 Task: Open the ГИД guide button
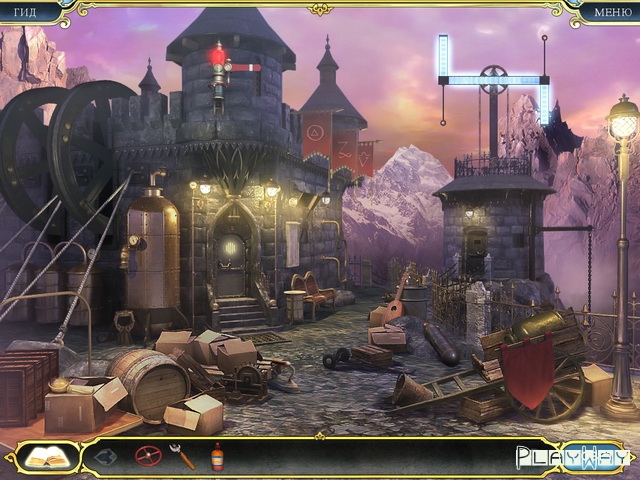(27, 12)
